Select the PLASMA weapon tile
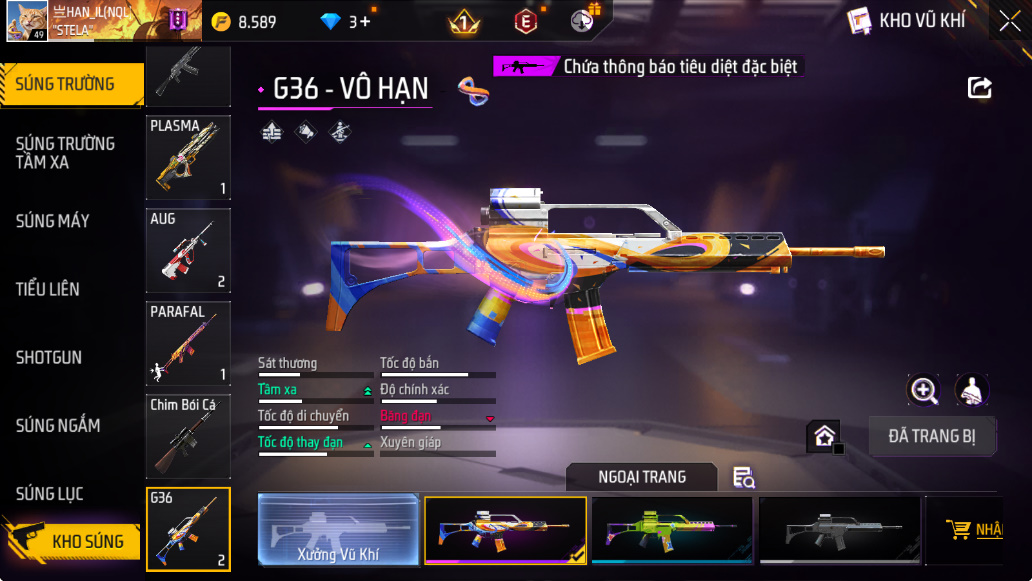The width and height of the screenshot is (1032, 581). 188,157
